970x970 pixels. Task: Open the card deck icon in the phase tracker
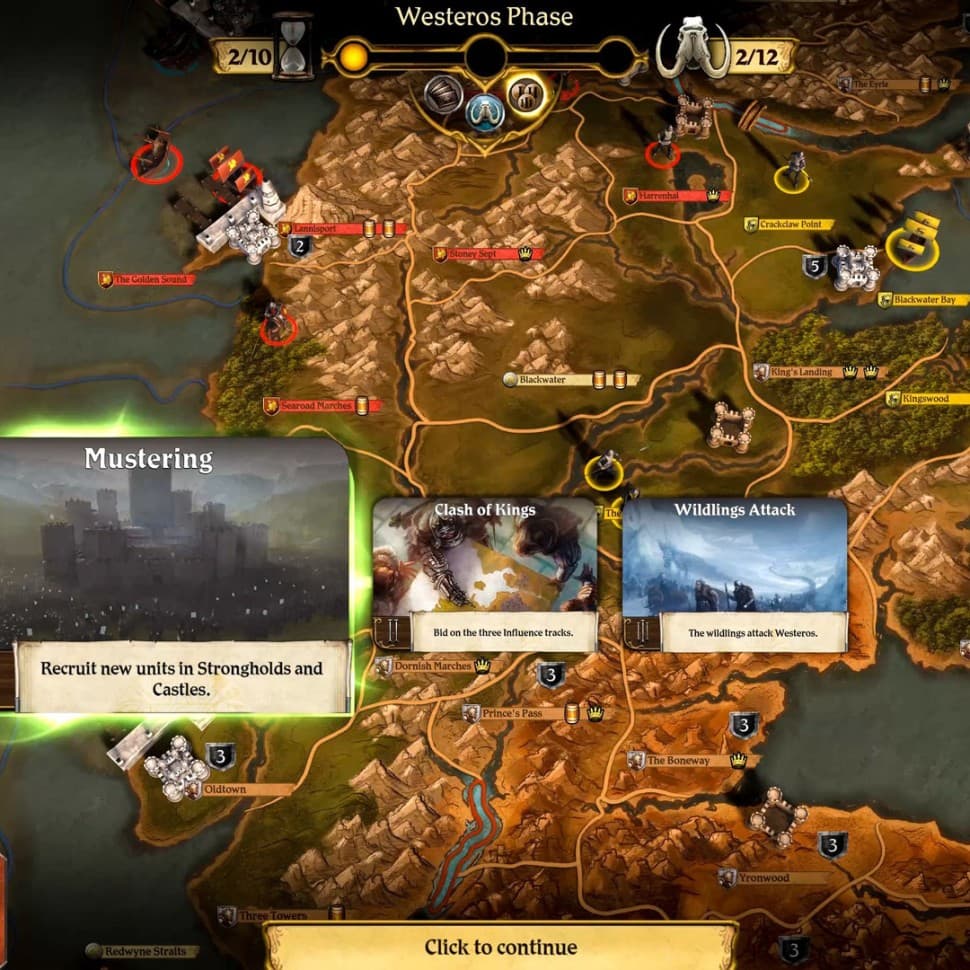tap(442, 95)
